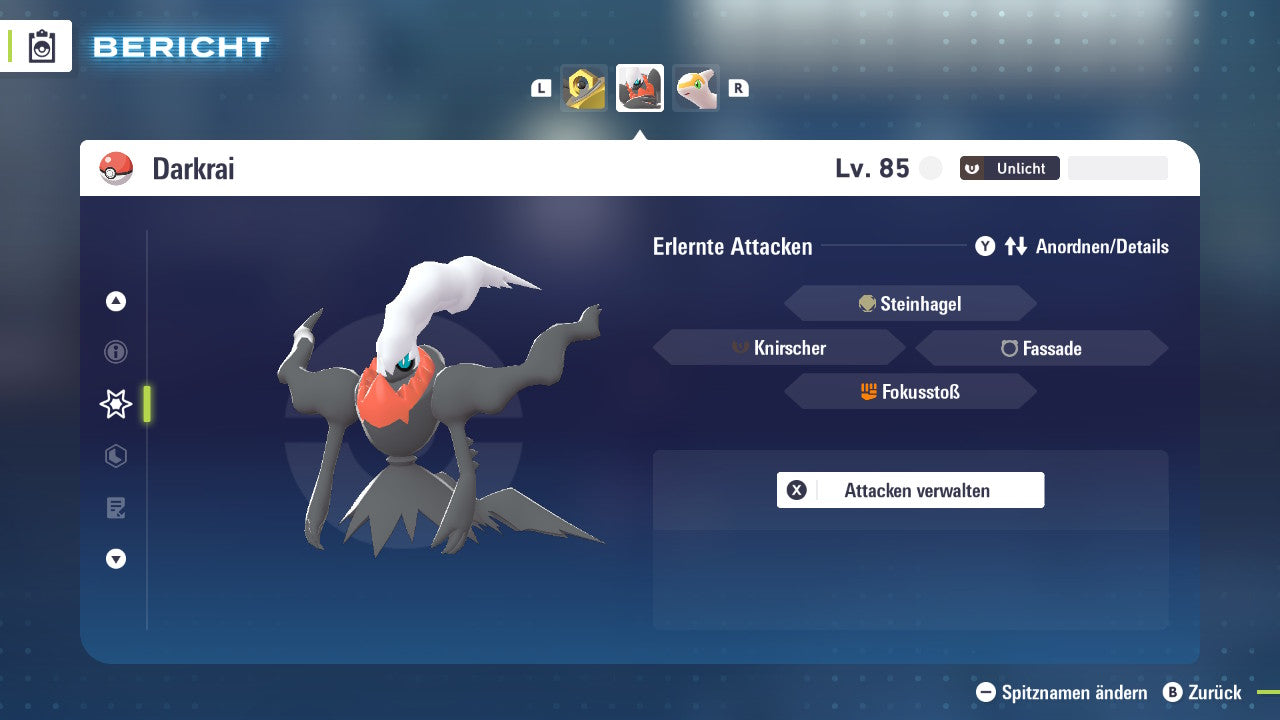
Task: Switch to Meltan's summary tab
Action: point(583,87)
